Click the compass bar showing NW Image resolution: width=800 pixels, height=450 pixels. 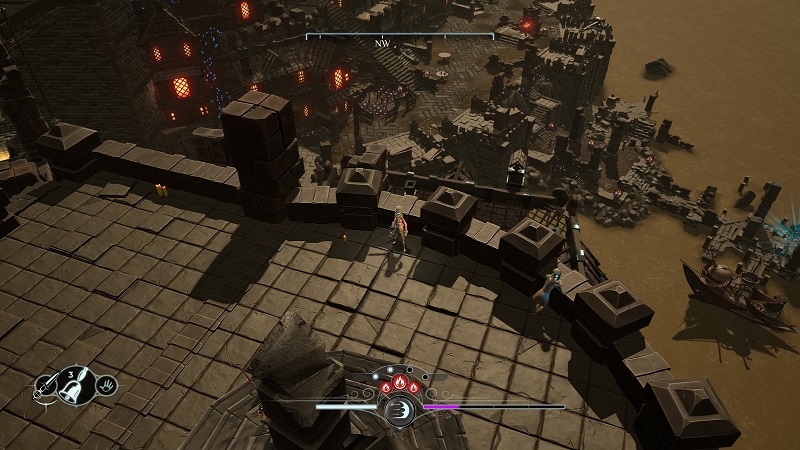(x=399, y=39)
